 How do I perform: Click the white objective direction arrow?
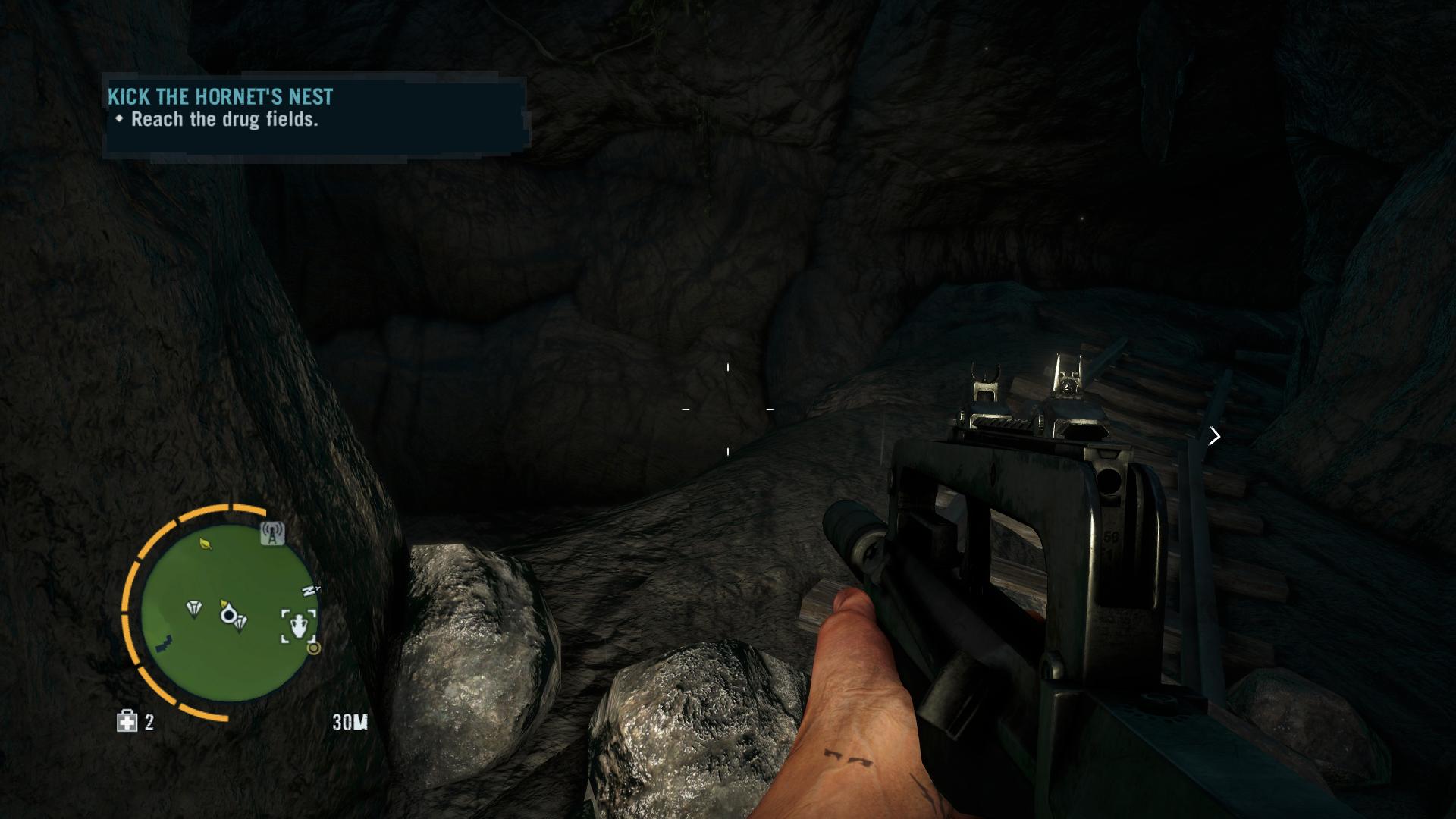pyautogui.click(x=1214, y=436)
